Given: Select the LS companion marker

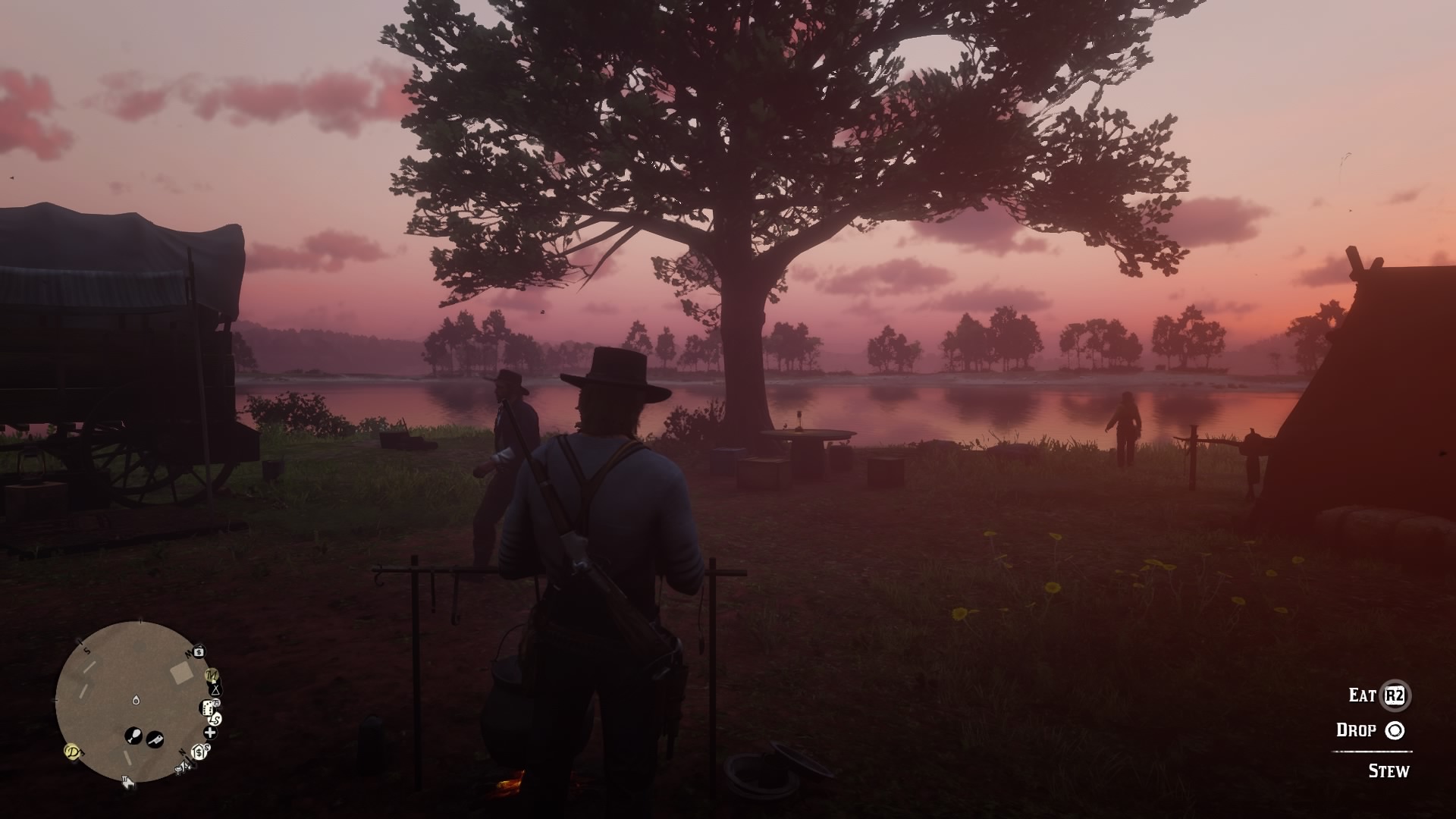Looking at the screenshot, I should point(216,719).
